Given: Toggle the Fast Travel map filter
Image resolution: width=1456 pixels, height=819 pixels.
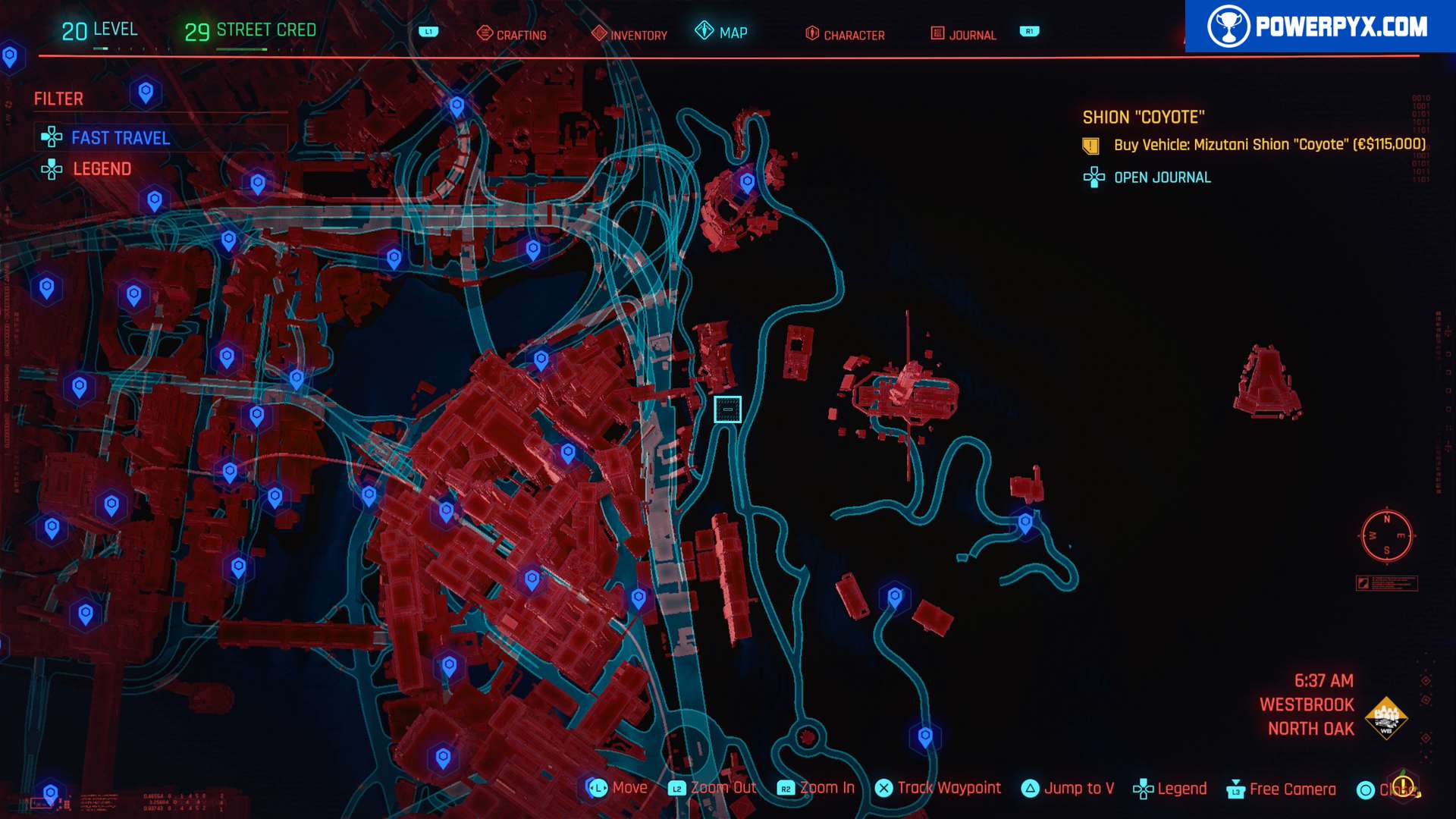Looking at the screenshot, I should [120, 138].
